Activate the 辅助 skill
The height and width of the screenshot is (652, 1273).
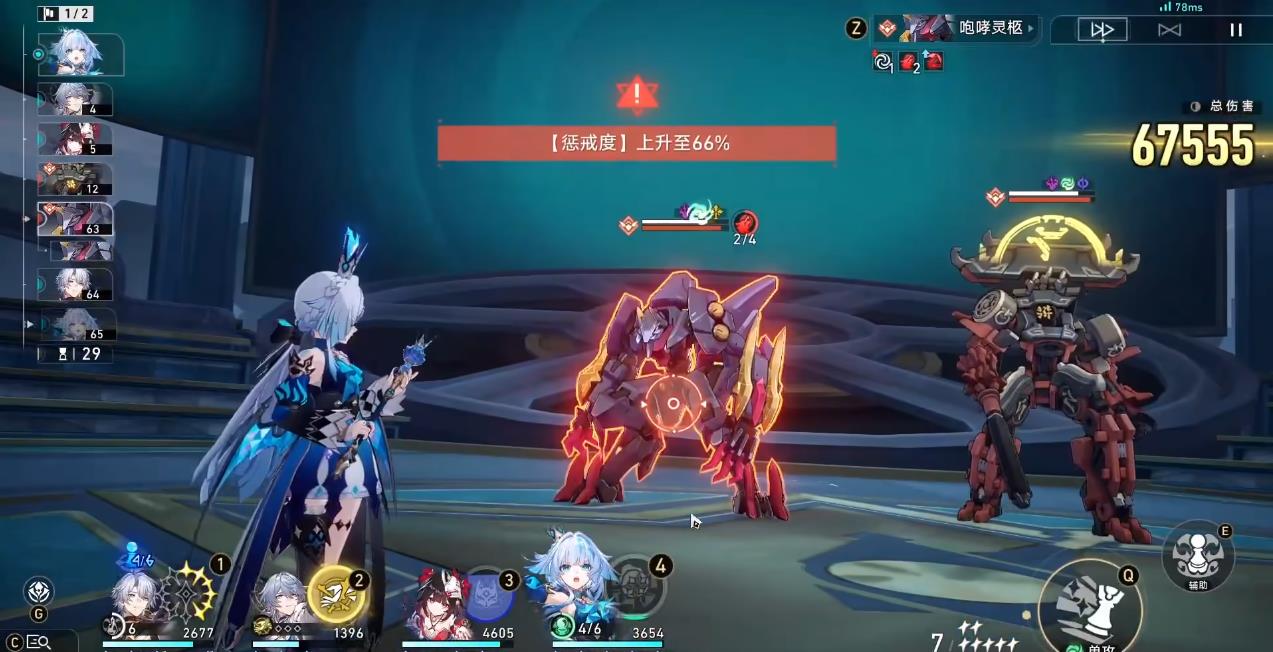[1197, 556]
